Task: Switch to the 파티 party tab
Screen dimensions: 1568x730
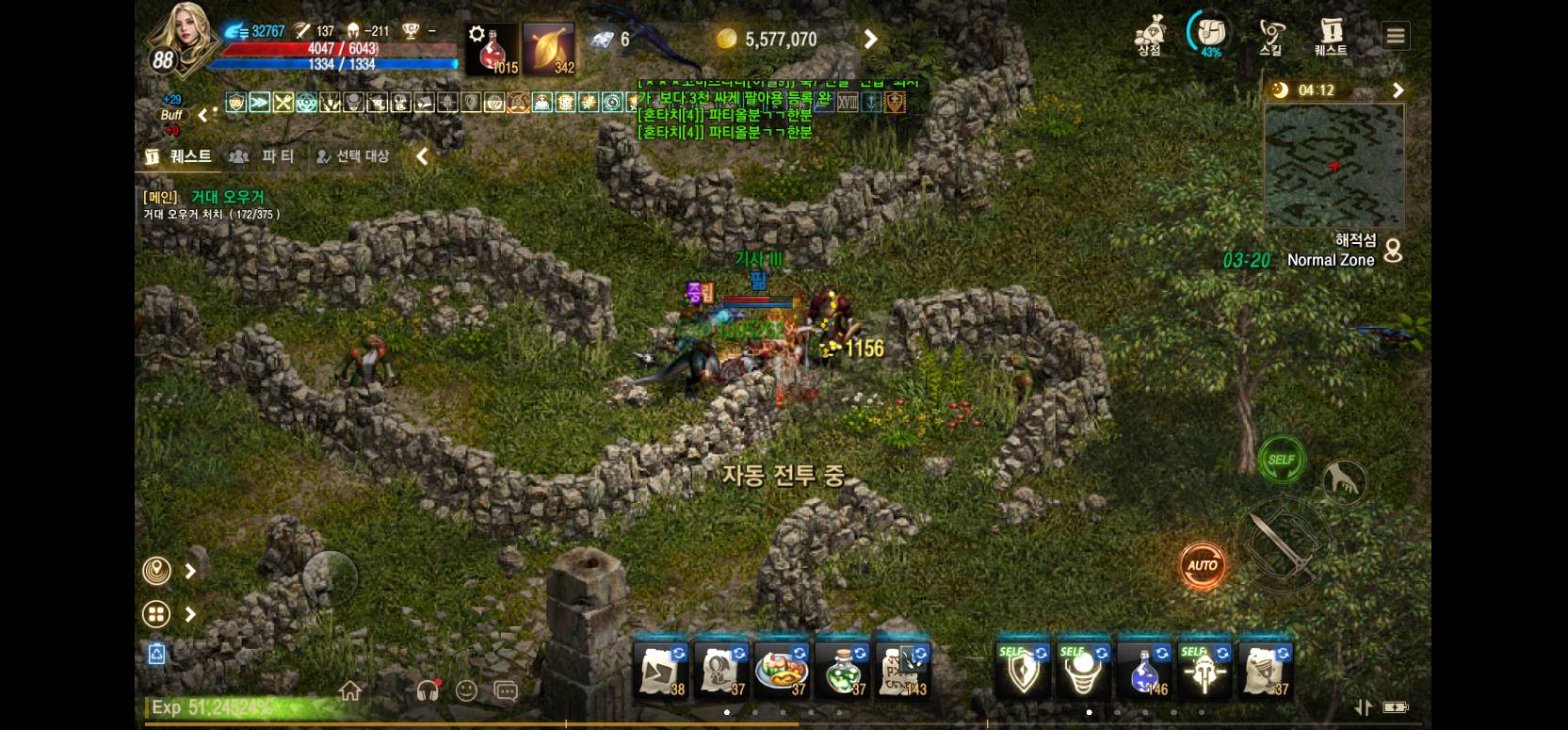Action: point(266,156)
